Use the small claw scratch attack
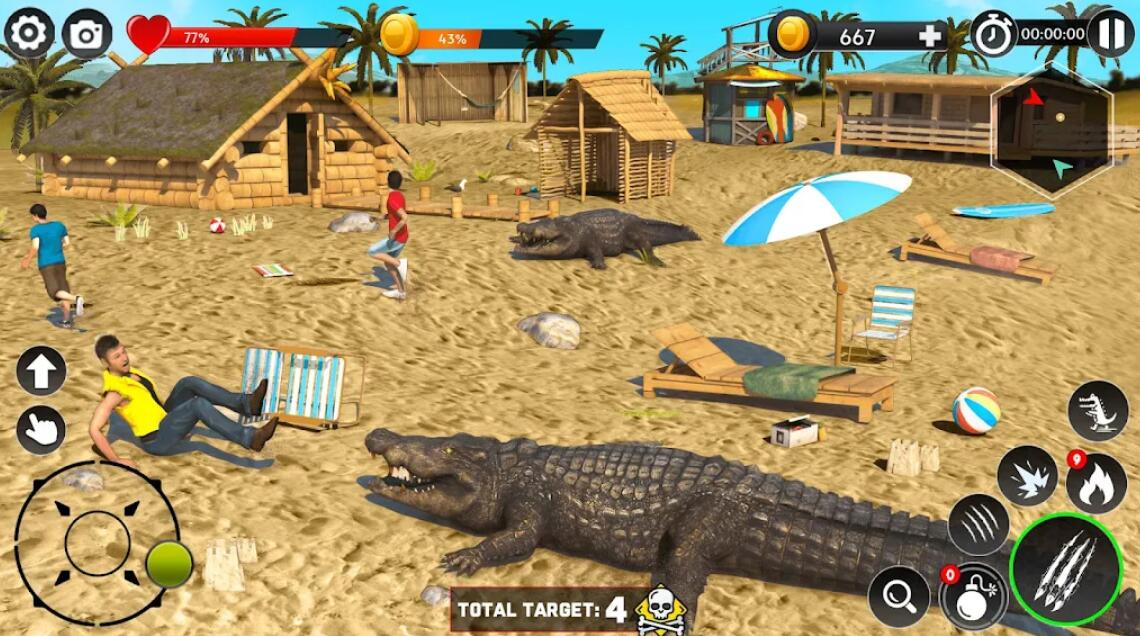The height and width of the screenshot is (636, 1140). click(978, 524)
